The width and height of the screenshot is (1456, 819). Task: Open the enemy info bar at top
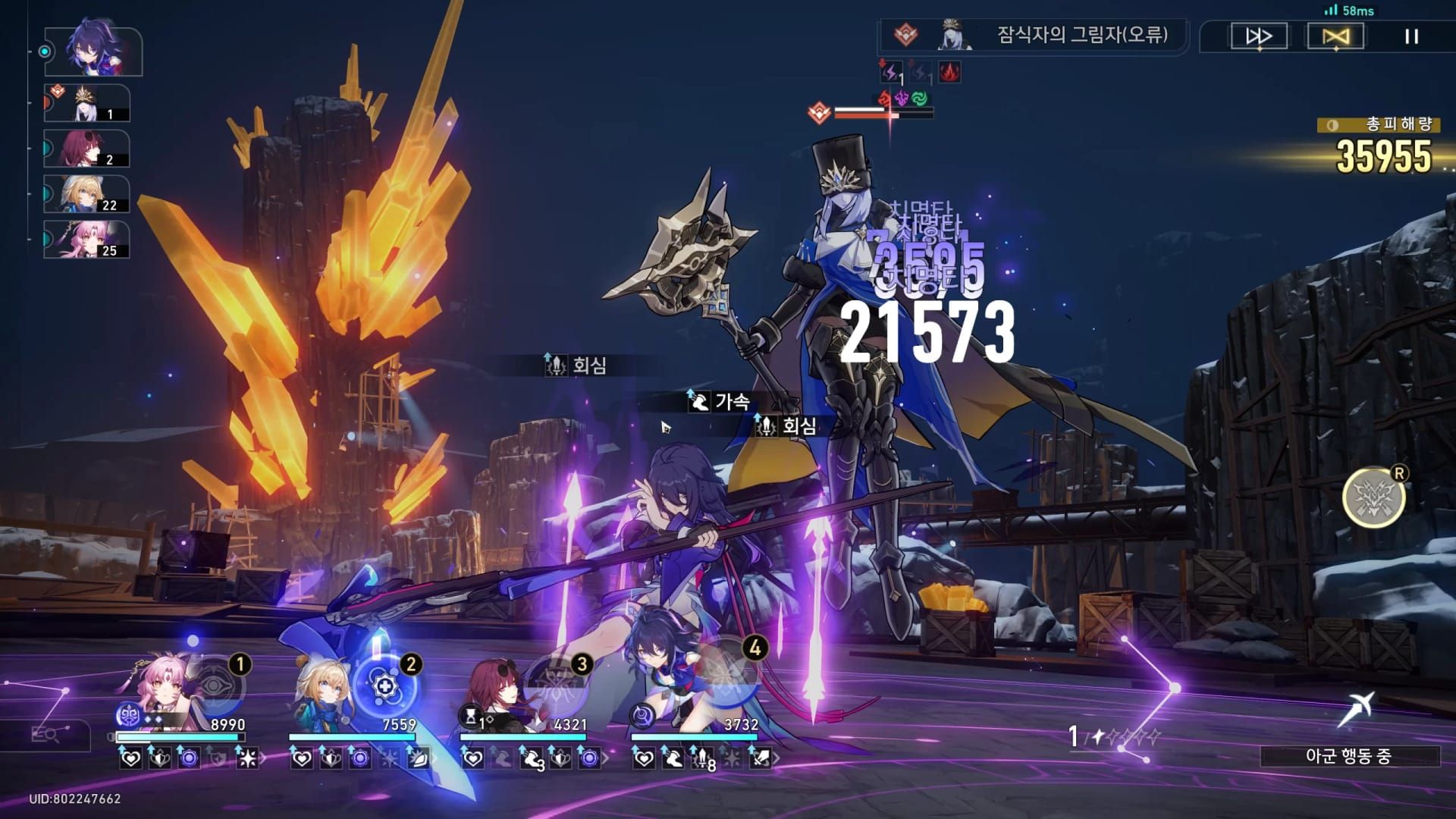(1034, 36)
